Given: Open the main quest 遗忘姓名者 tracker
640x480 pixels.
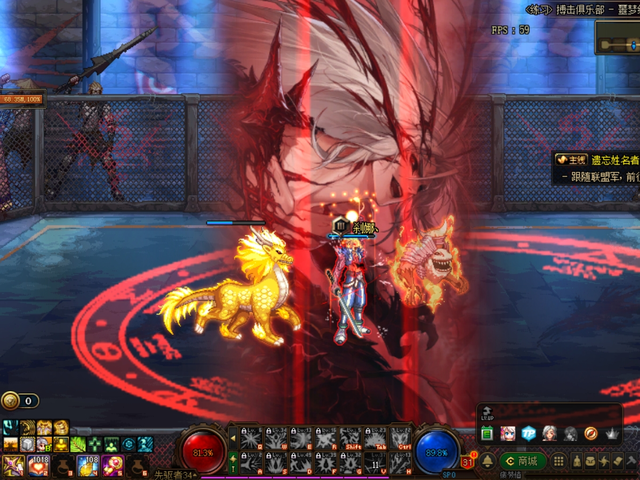Looking at the screenshot, I should 598,159.
